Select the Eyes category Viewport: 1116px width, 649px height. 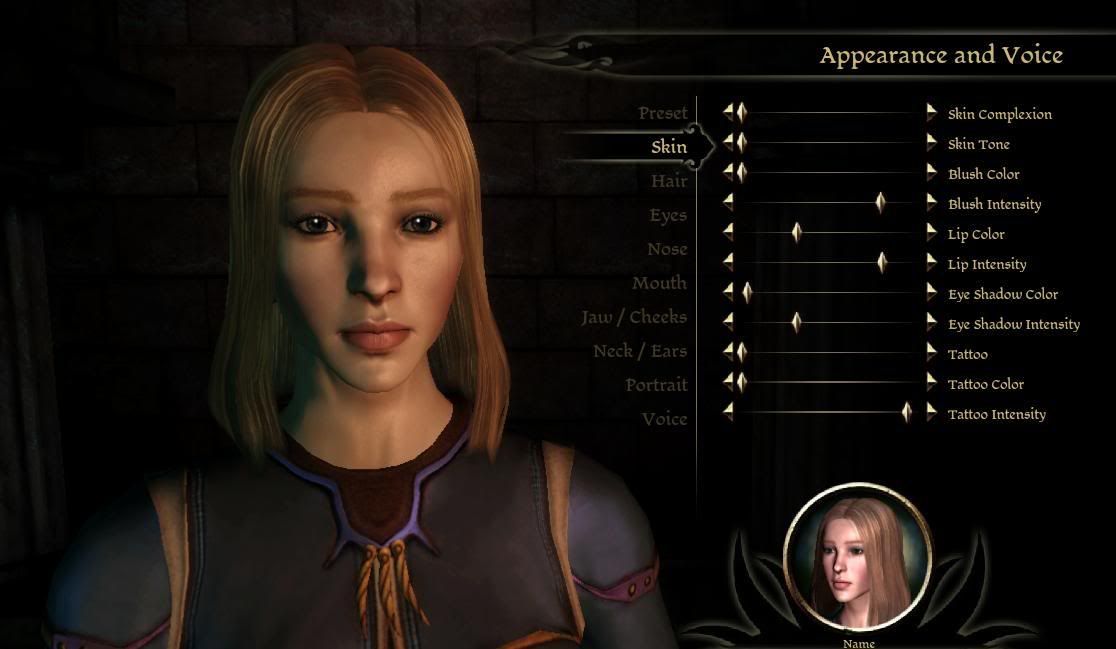tap(668, 215)
